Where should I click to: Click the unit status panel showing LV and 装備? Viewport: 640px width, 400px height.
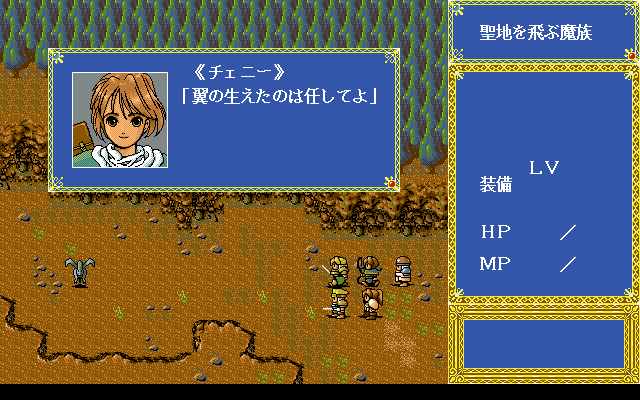[544, 185]
